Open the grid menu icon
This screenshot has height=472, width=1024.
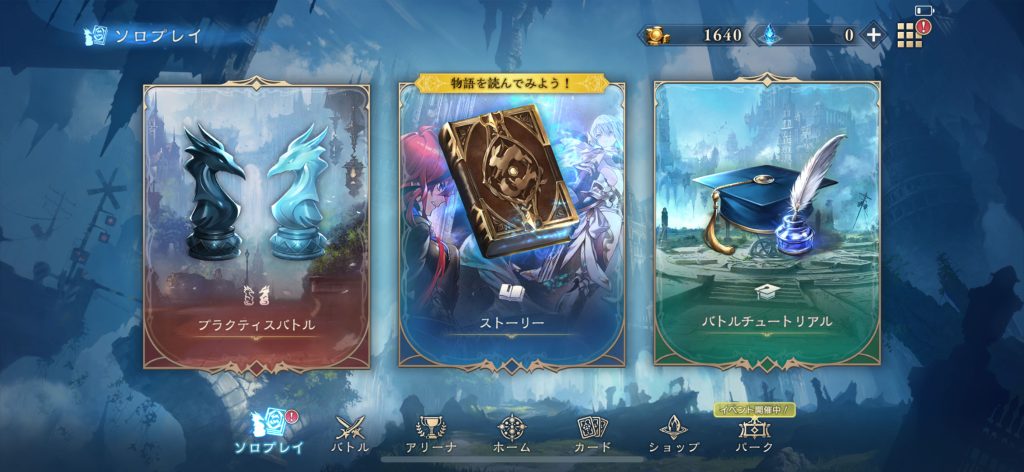908,37
